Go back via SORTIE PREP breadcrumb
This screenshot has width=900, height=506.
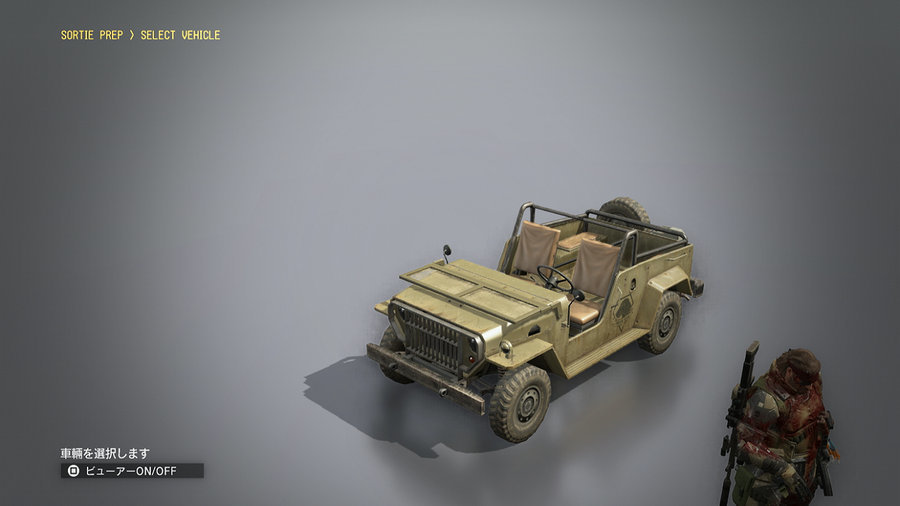point(93,35)
